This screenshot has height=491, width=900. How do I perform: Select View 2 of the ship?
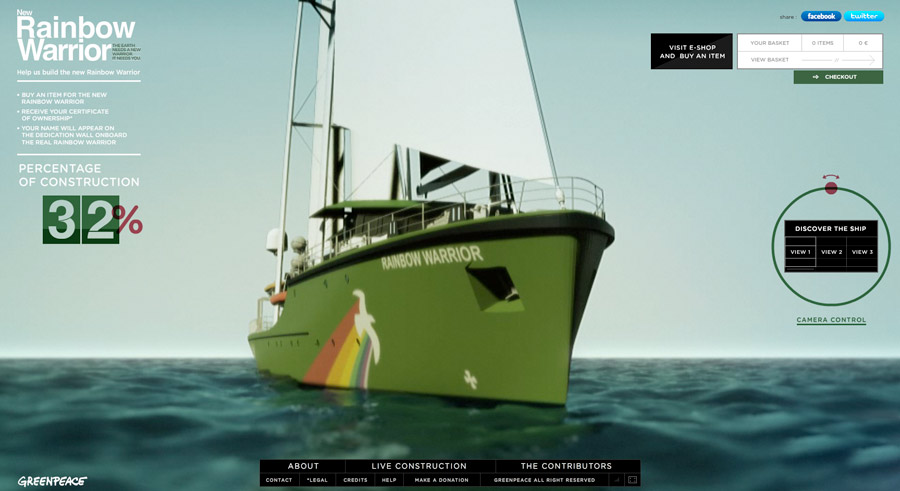[831, 252]
